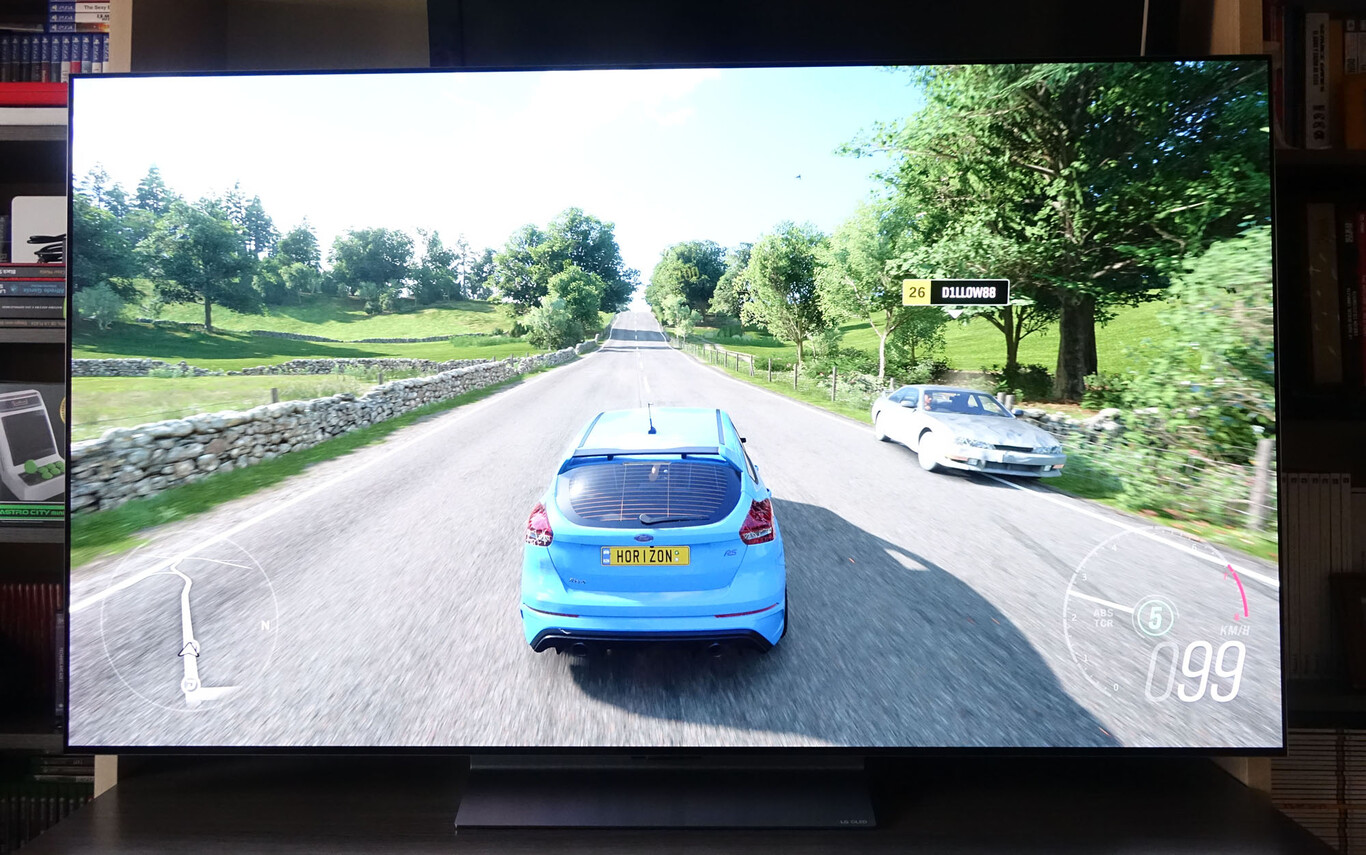Click the ABS indicator in the tachometer
The width and height of the screenshot is (1366, 855).
[1103, 613]
